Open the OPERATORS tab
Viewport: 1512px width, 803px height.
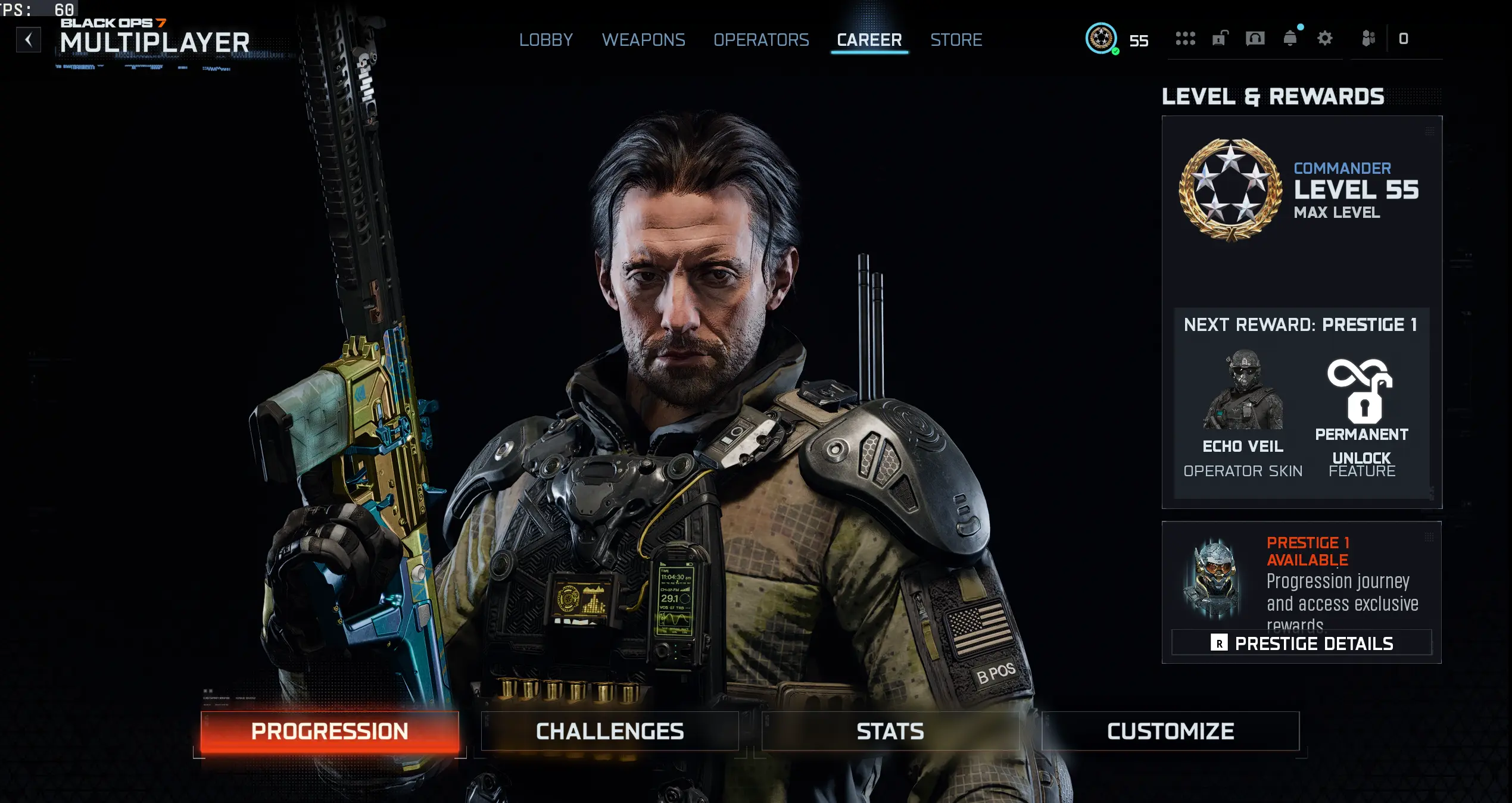tap(762, 40)
